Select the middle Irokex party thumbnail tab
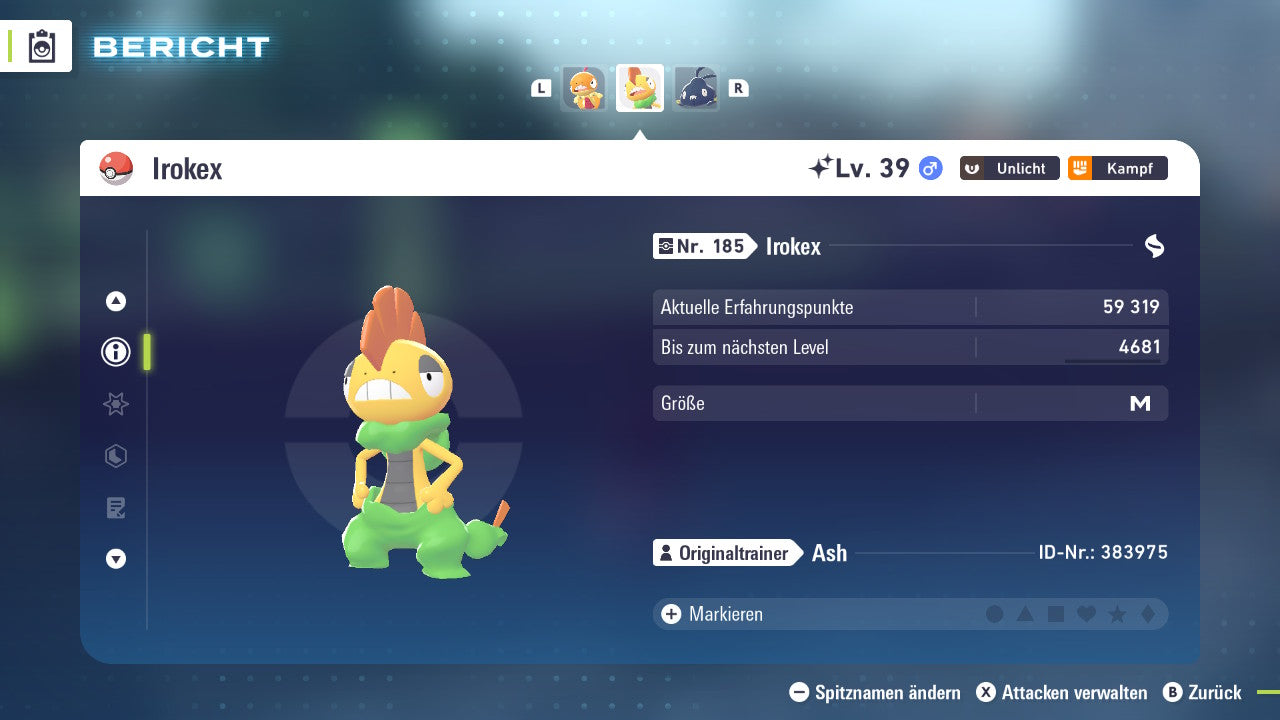Viewport: 1280px width, 720px height. [x=639, y=88]
